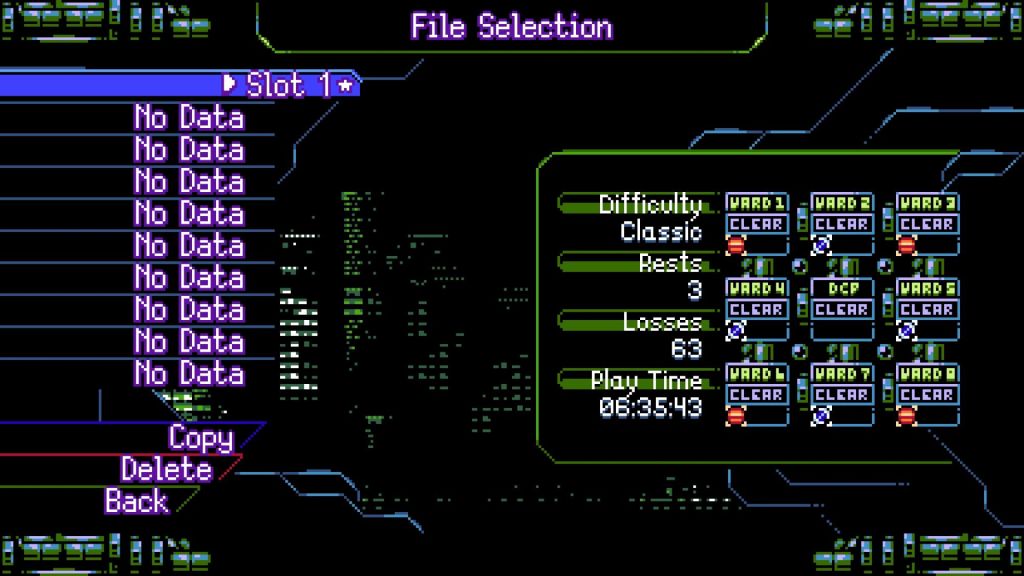
Task: Choose the Copy option
Action: [200, 438]
